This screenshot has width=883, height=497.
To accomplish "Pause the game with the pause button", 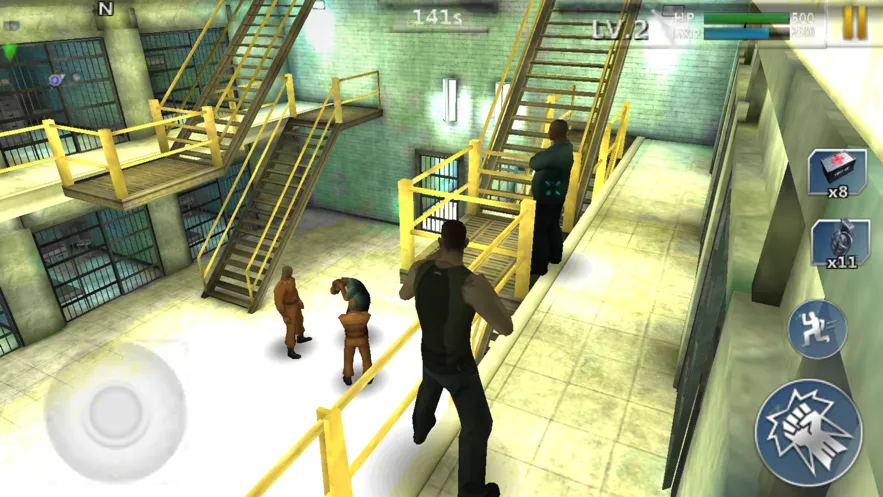I will [x=854, y=23].
